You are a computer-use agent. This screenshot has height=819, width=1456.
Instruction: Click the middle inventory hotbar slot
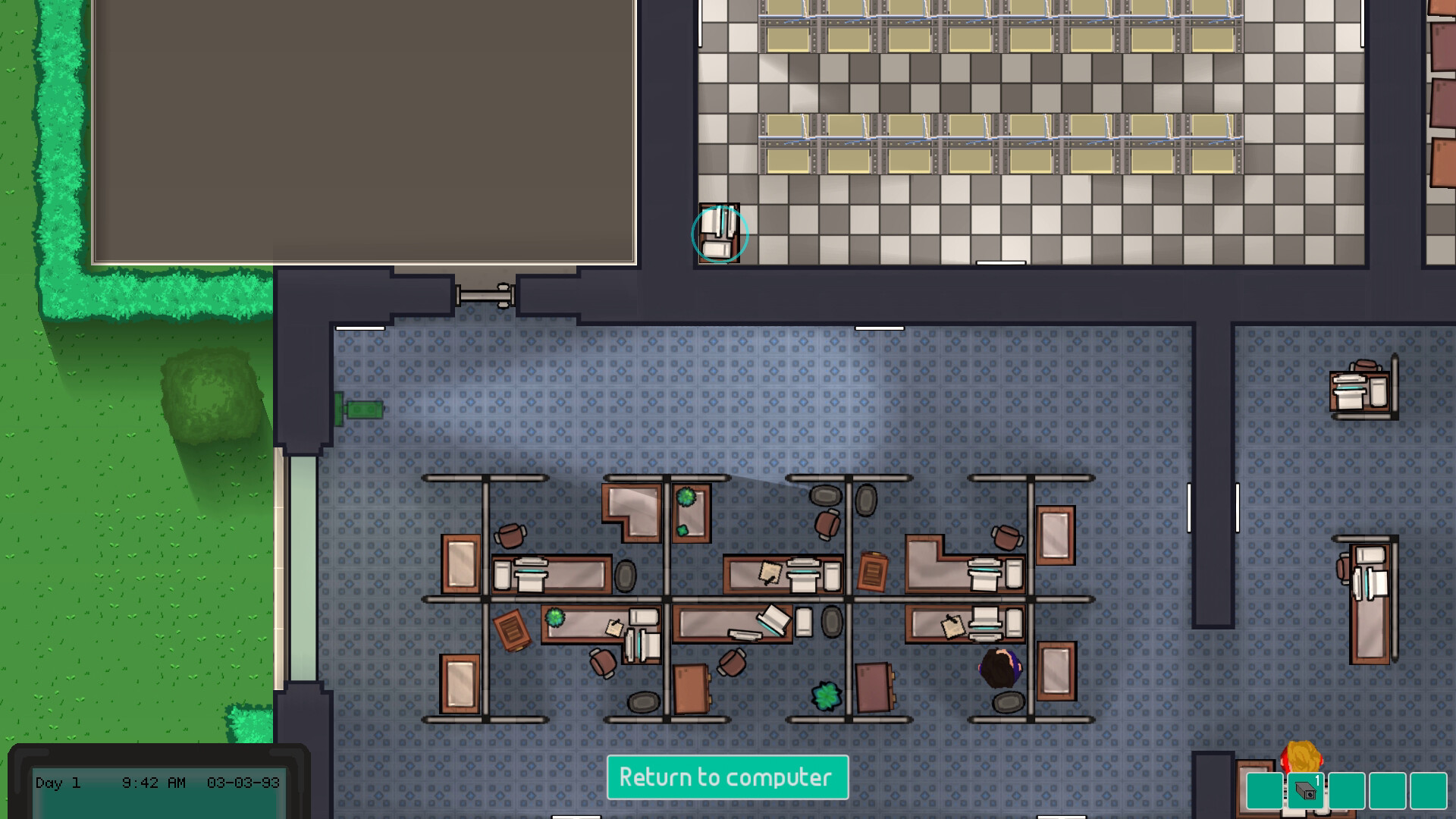[1347, 791]
